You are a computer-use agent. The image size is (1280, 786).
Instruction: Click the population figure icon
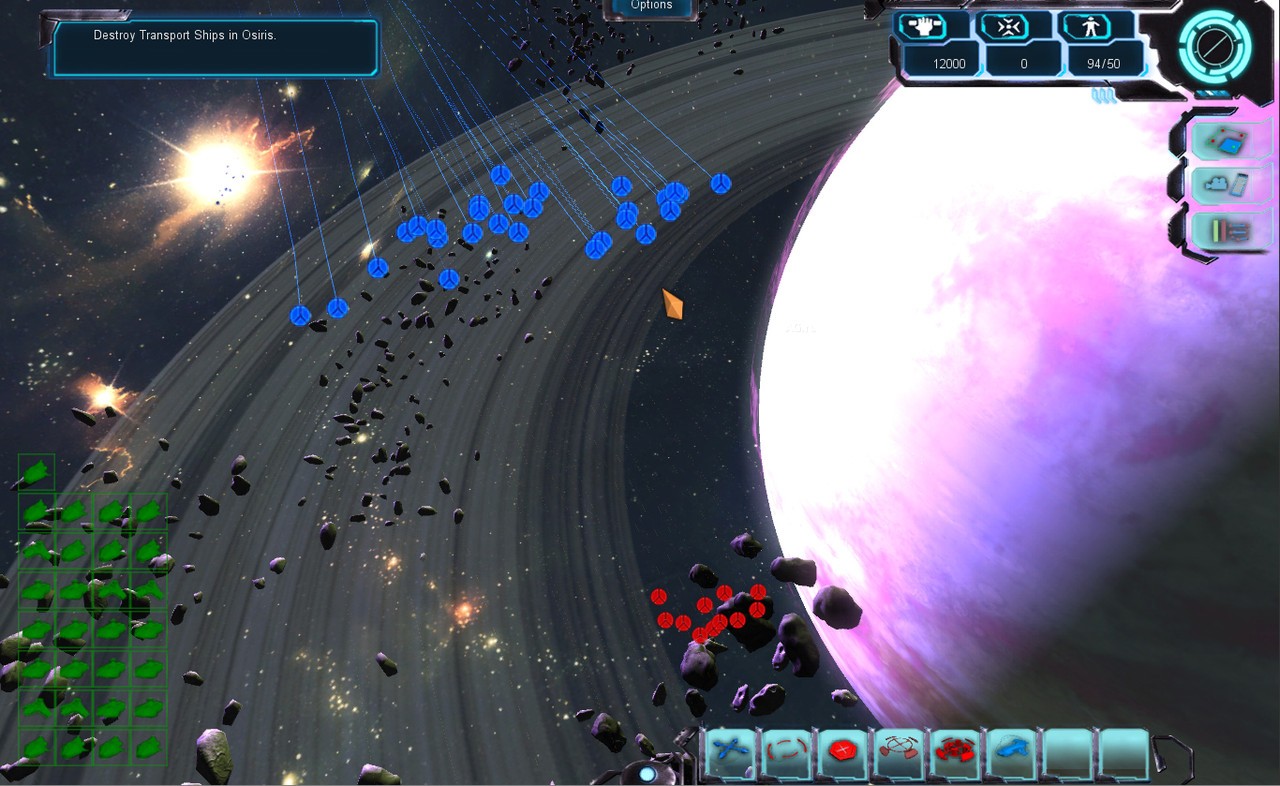point(1086,27)
